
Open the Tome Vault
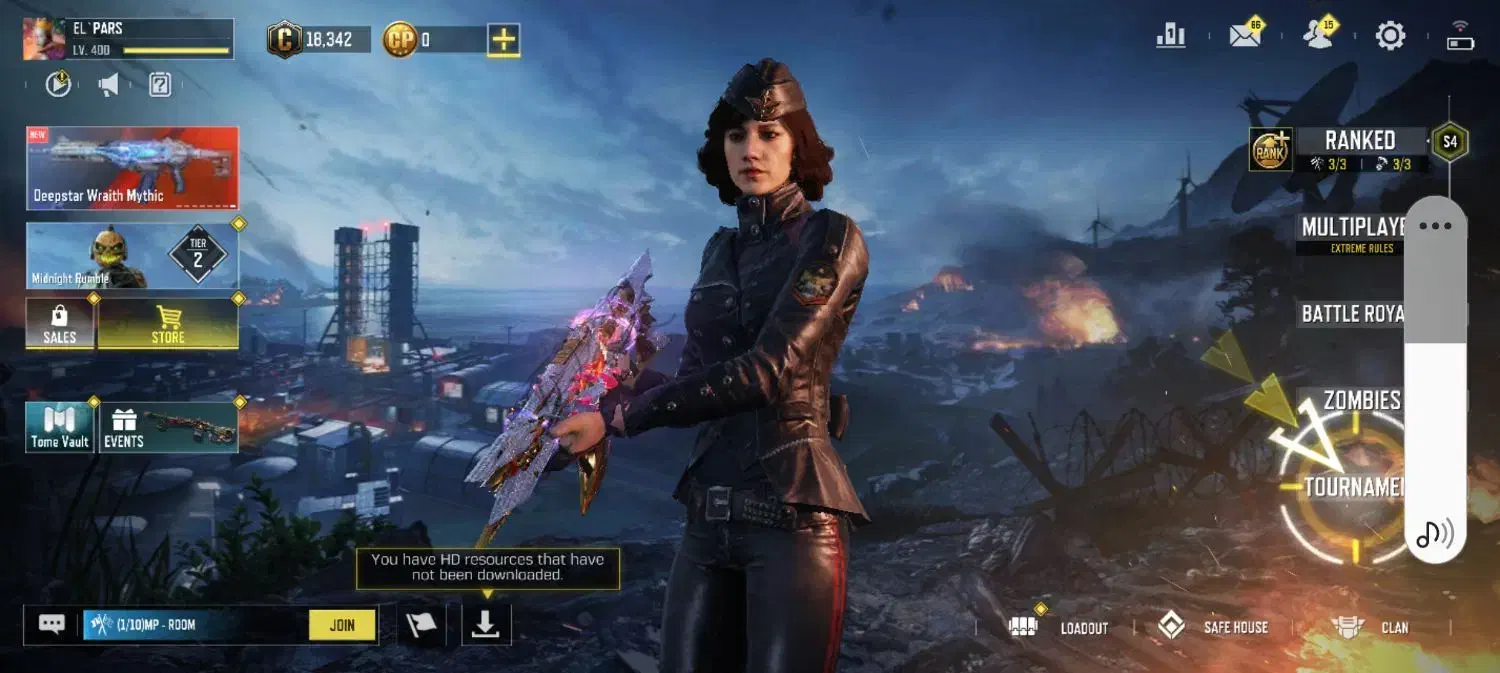tap(60, 427)
